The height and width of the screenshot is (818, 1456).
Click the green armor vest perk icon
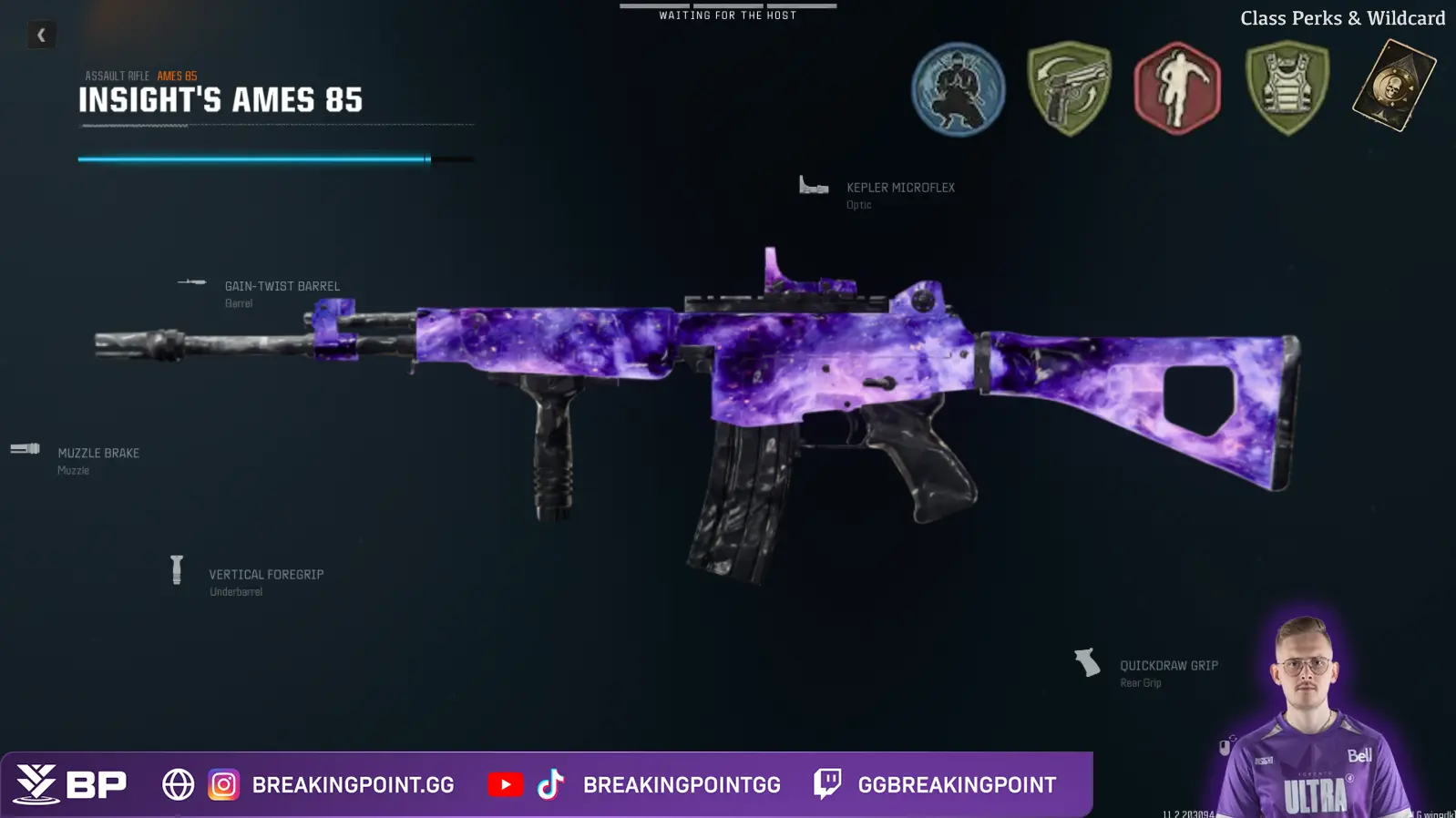tap(1287, 89)
